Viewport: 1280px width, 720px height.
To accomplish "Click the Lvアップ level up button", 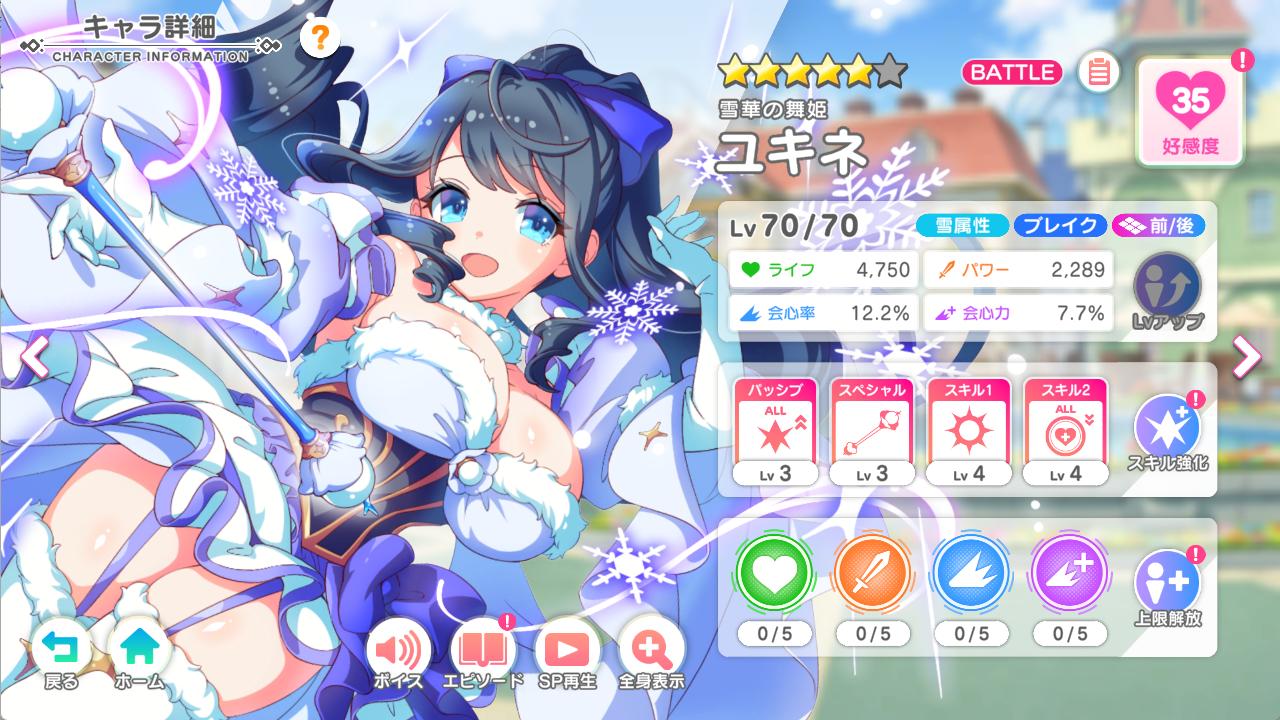I will click(x=1167, y=290).
